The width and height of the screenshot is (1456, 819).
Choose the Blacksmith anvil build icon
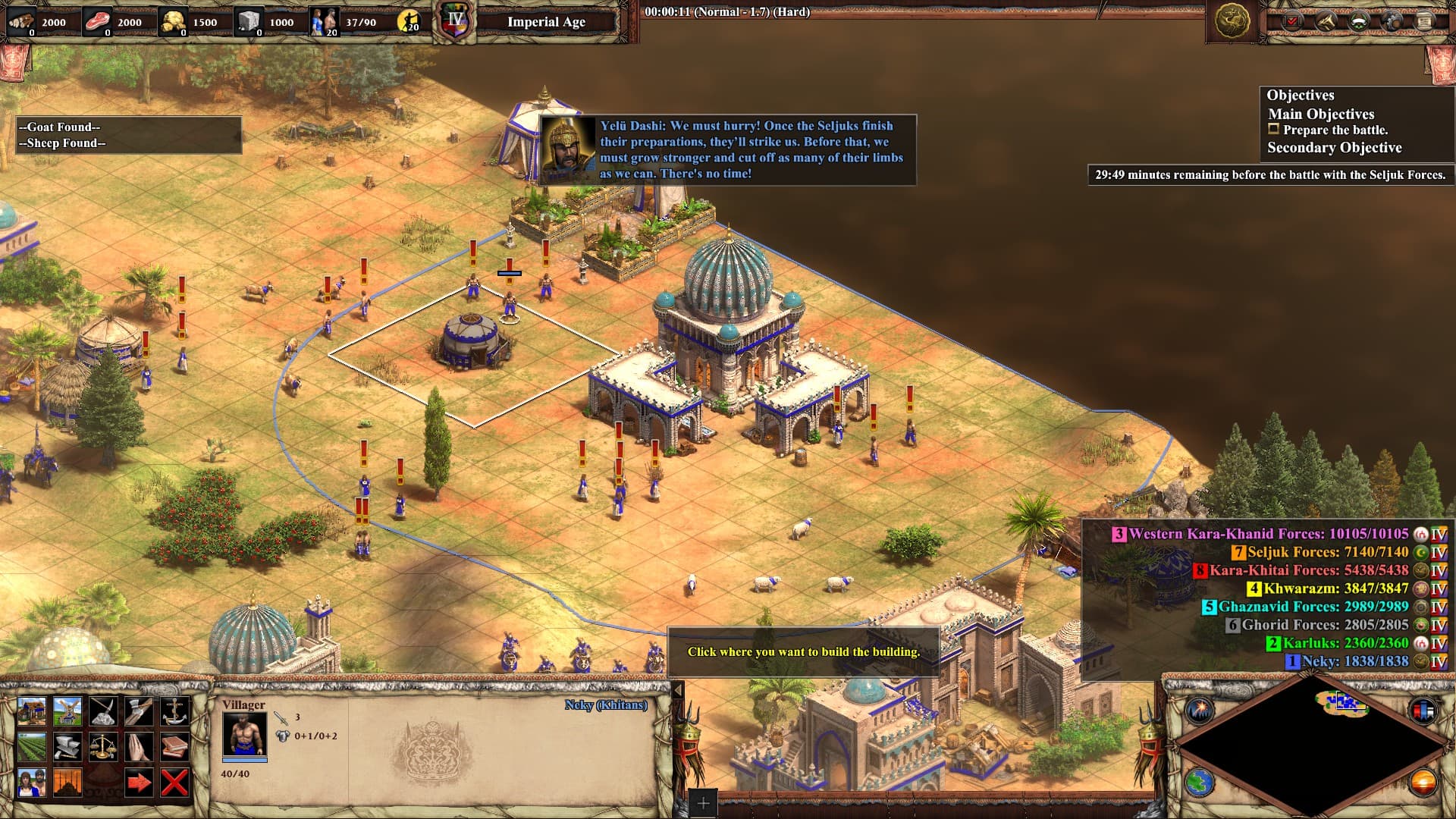(x=67, y=747)
